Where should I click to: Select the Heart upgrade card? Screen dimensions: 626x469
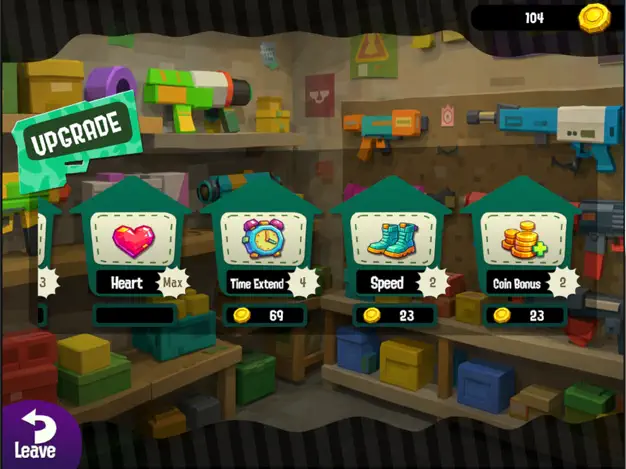(133, 243)
